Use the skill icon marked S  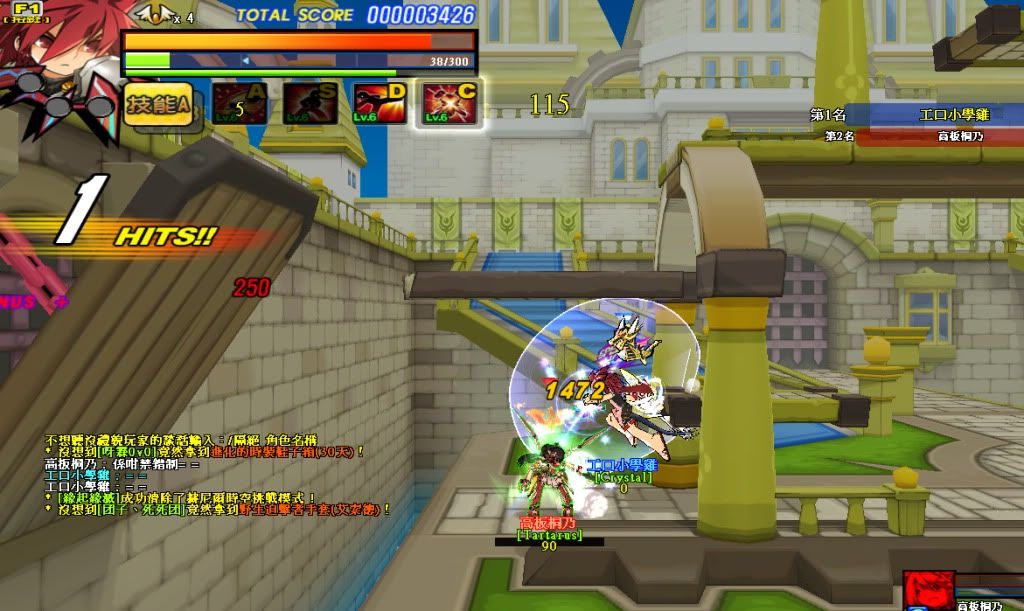click(309, 104)
